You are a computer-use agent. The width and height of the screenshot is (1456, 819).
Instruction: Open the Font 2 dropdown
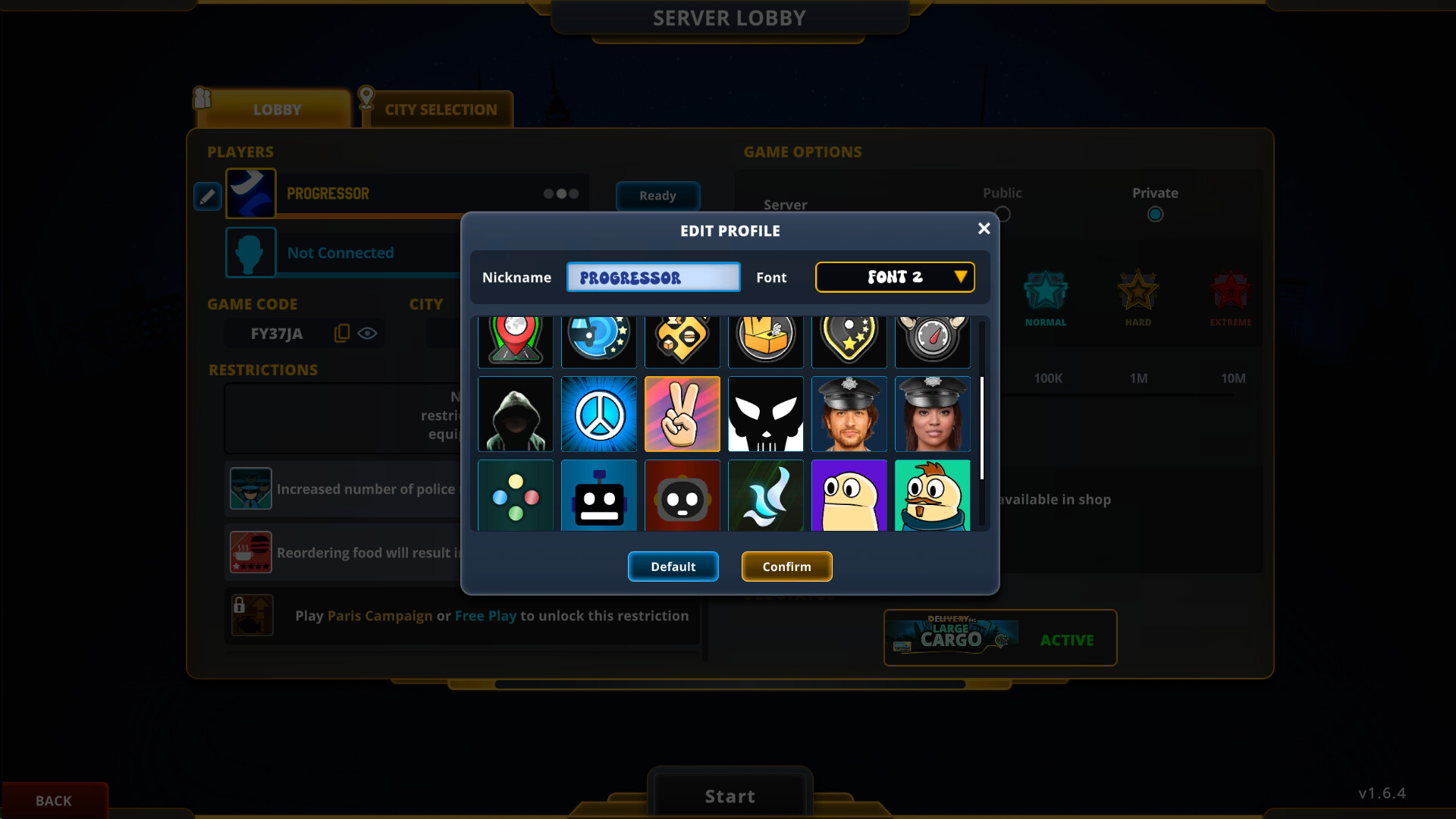[895, 277]
